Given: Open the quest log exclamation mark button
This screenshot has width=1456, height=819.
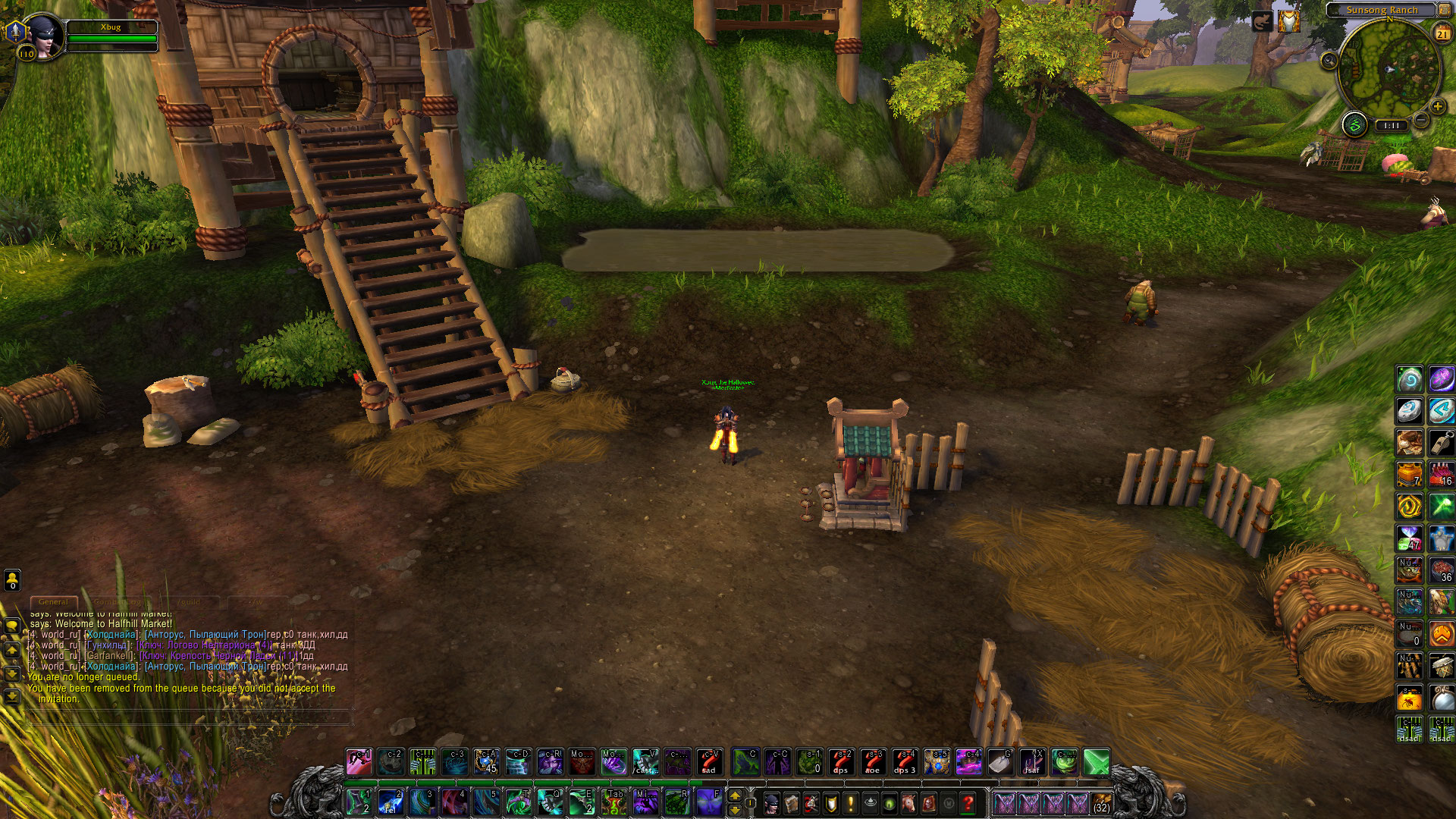Looking at the screenshot, I should [x=851, y=802].
